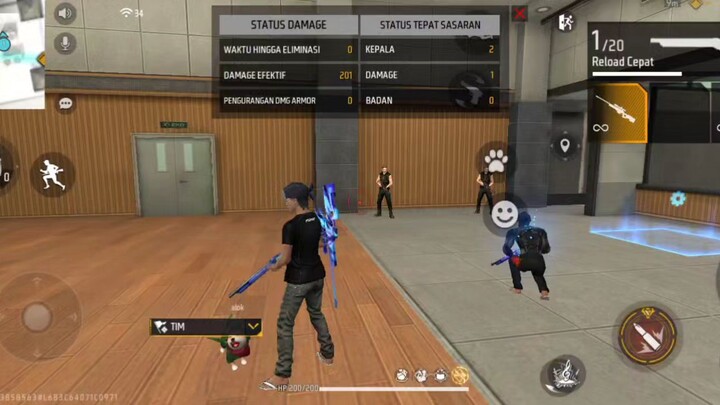Tap the map pin marker button
The image size is (720, 405).
click(565, 146)
